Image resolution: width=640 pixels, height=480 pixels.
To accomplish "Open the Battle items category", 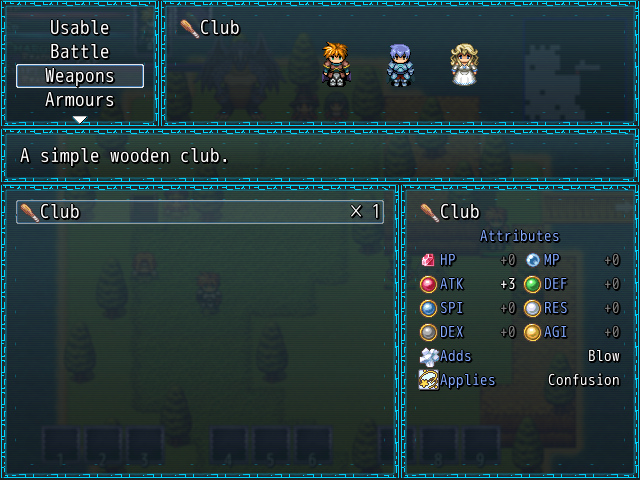I will coord(80,52).
